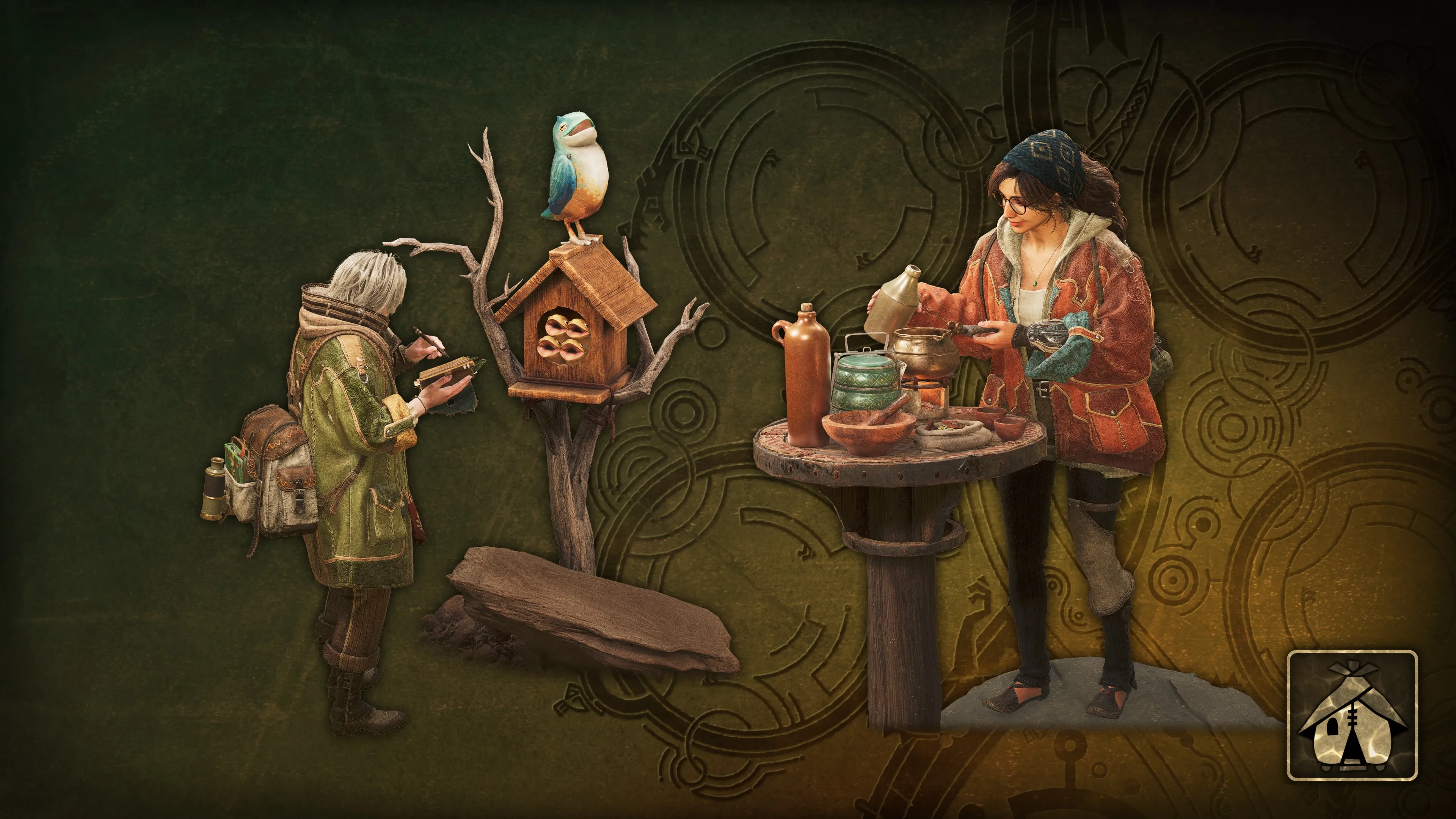Click the tent icon badge
This screenshot has height=819, width=1456.
pos(1351,715)
